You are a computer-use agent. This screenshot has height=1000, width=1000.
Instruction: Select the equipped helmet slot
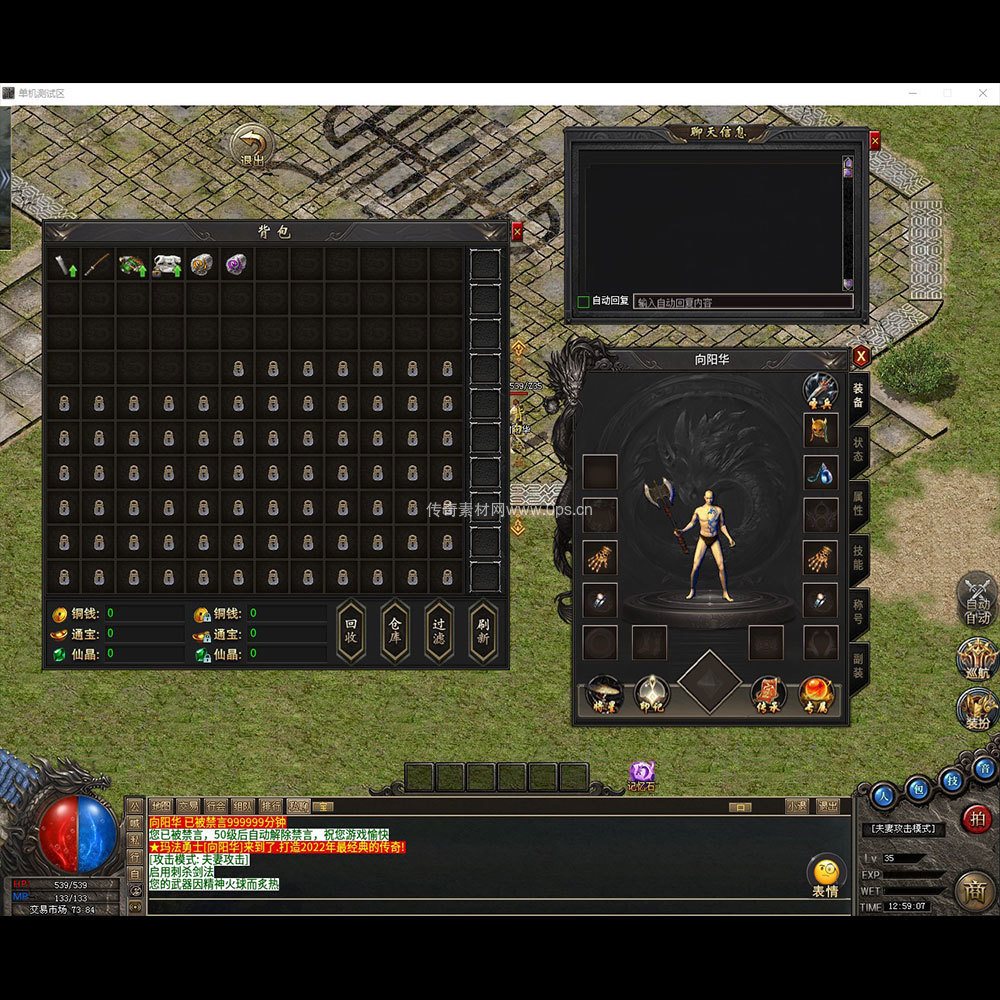(x=821, y=430)
